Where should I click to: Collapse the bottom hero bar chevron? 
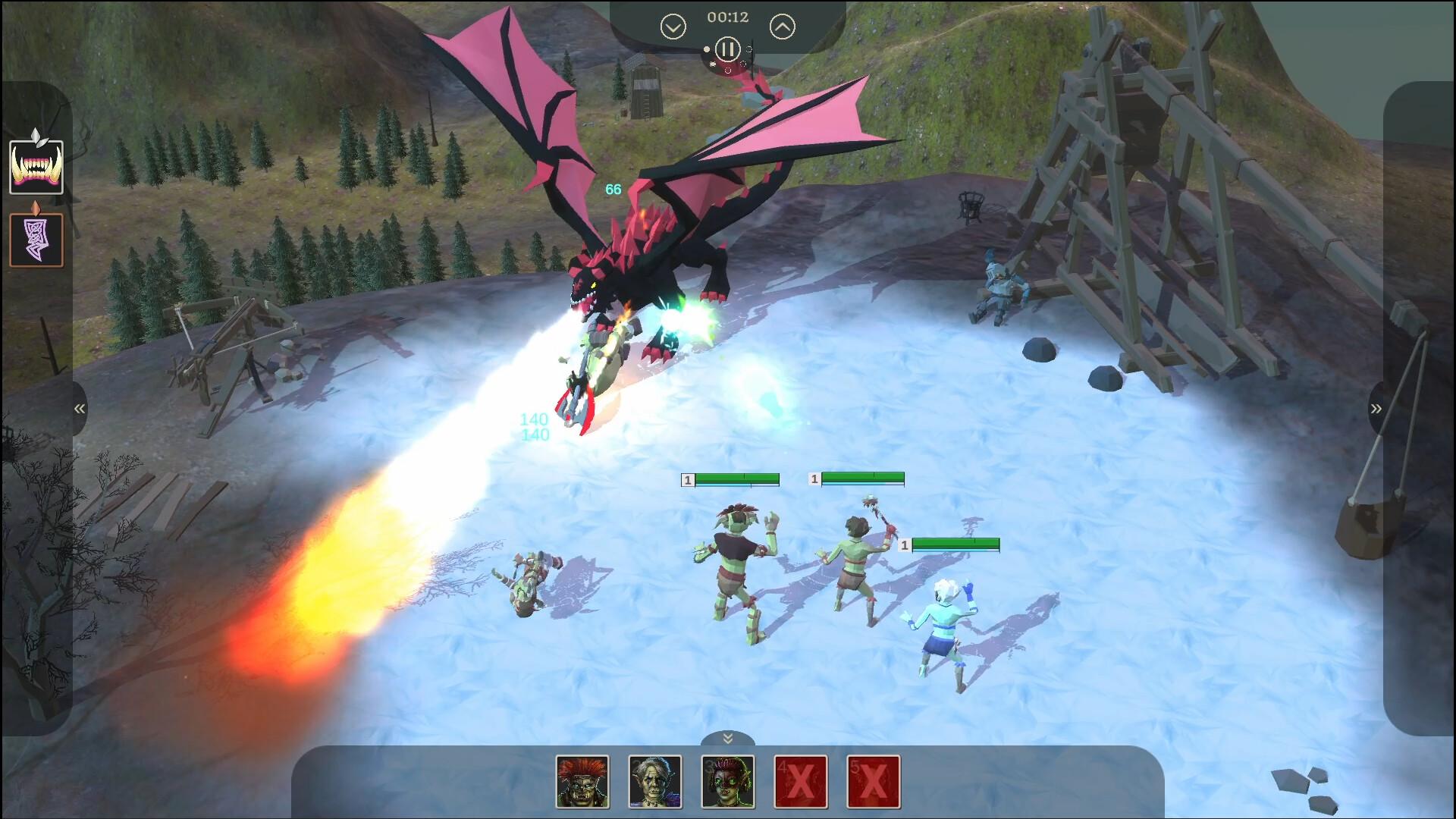727,739
